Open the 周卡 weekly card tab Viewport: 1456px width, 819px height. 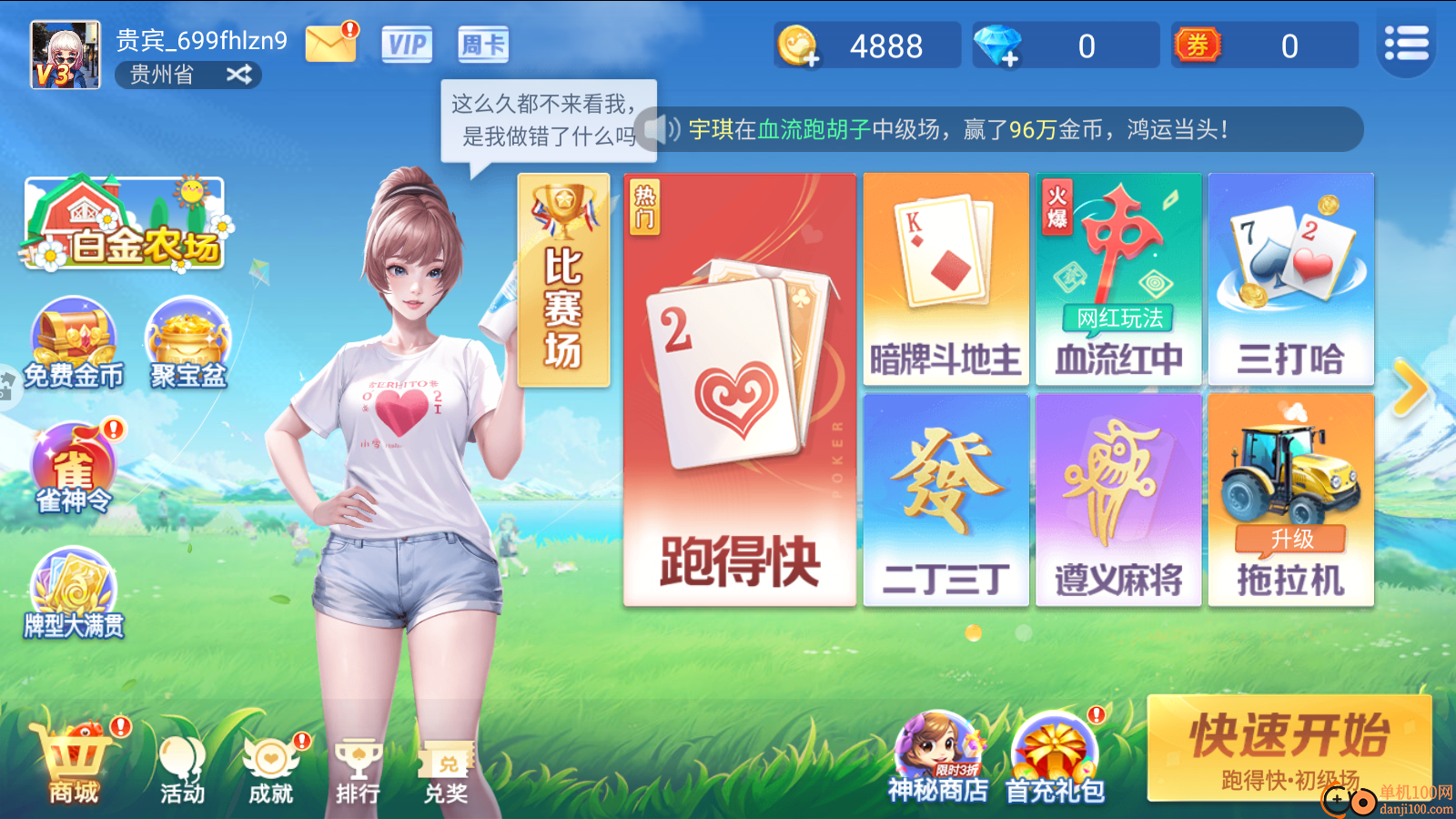pos(483,44)
